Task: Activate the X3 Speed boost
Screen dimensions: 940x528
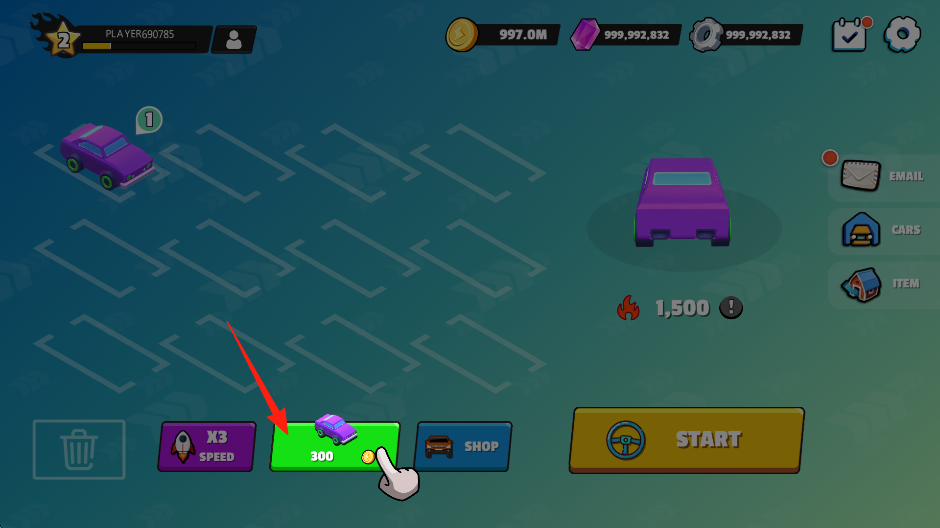Action: [x=207, y=446]
